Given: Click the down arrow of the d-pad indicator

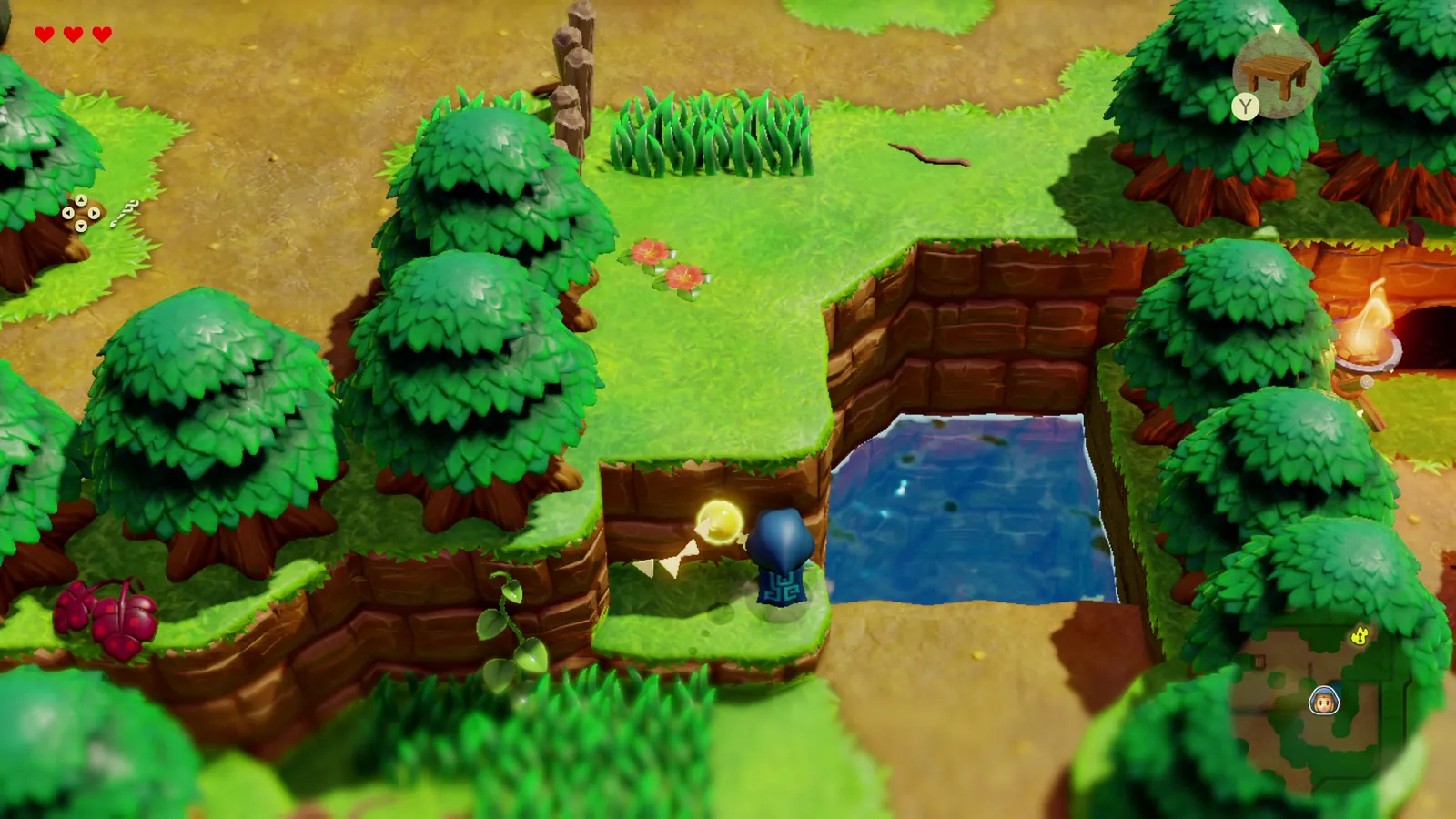Looking at the screenshot, I should coord(81,226).
